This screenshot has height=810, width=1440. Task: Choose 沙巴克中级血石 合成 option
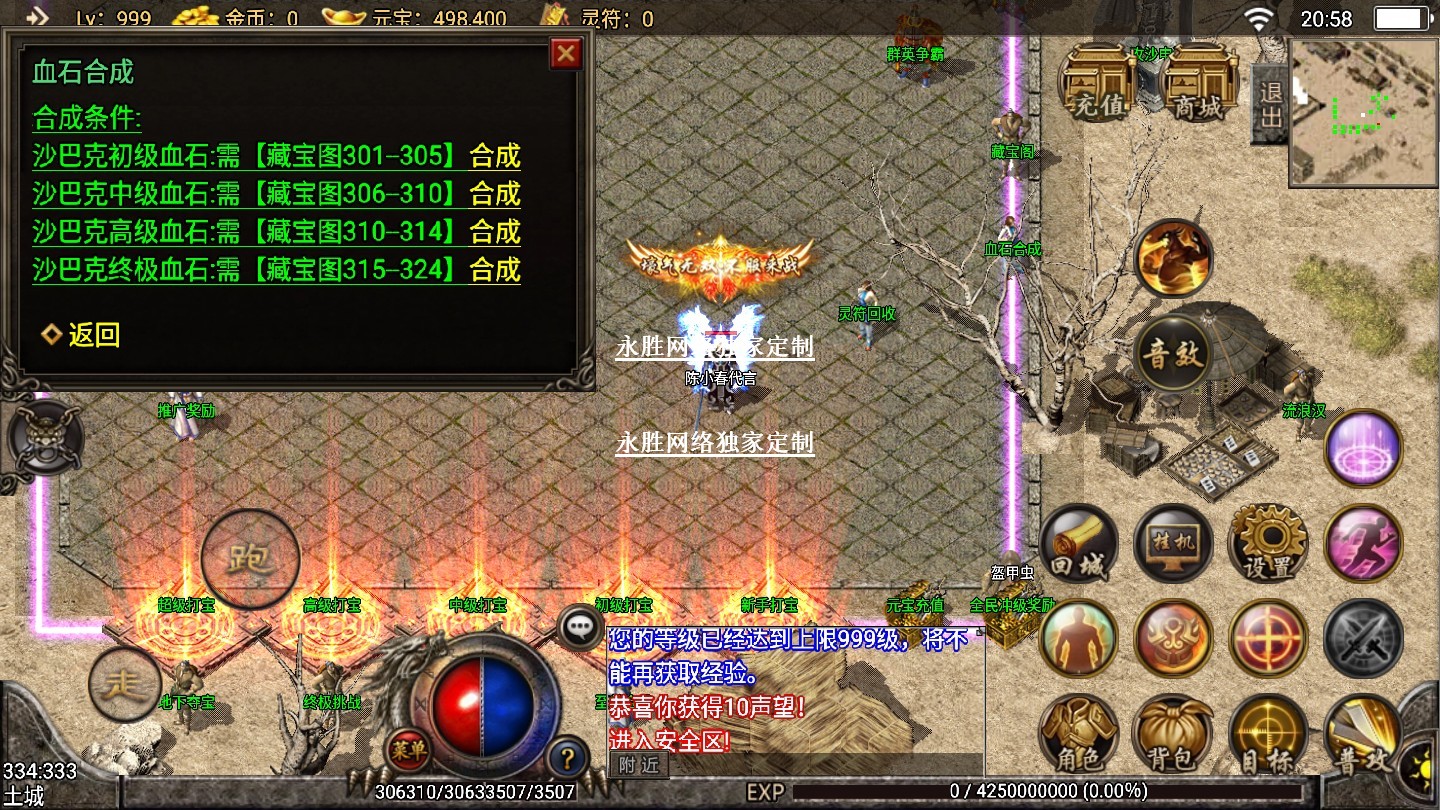click(495, 194)
